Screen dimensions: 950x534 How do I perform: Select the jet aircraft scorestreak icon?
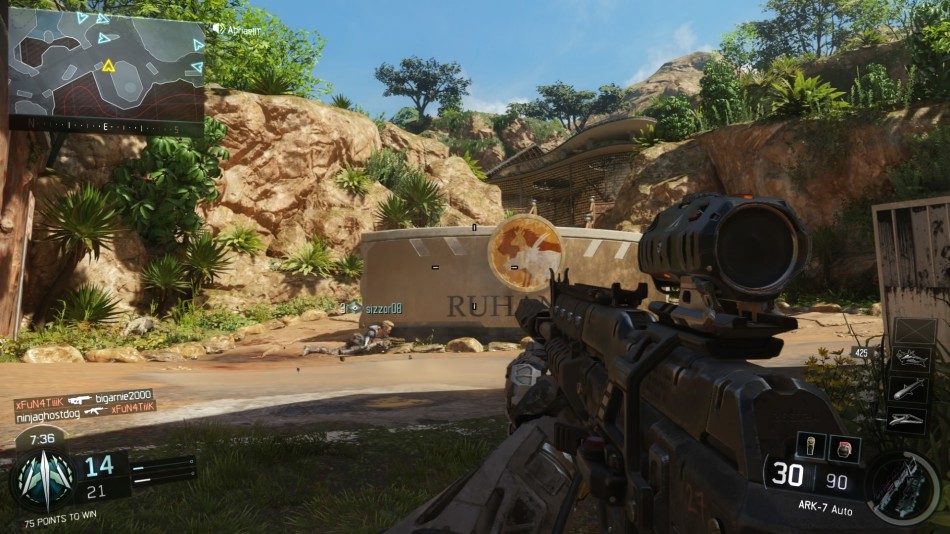point(912,359)
